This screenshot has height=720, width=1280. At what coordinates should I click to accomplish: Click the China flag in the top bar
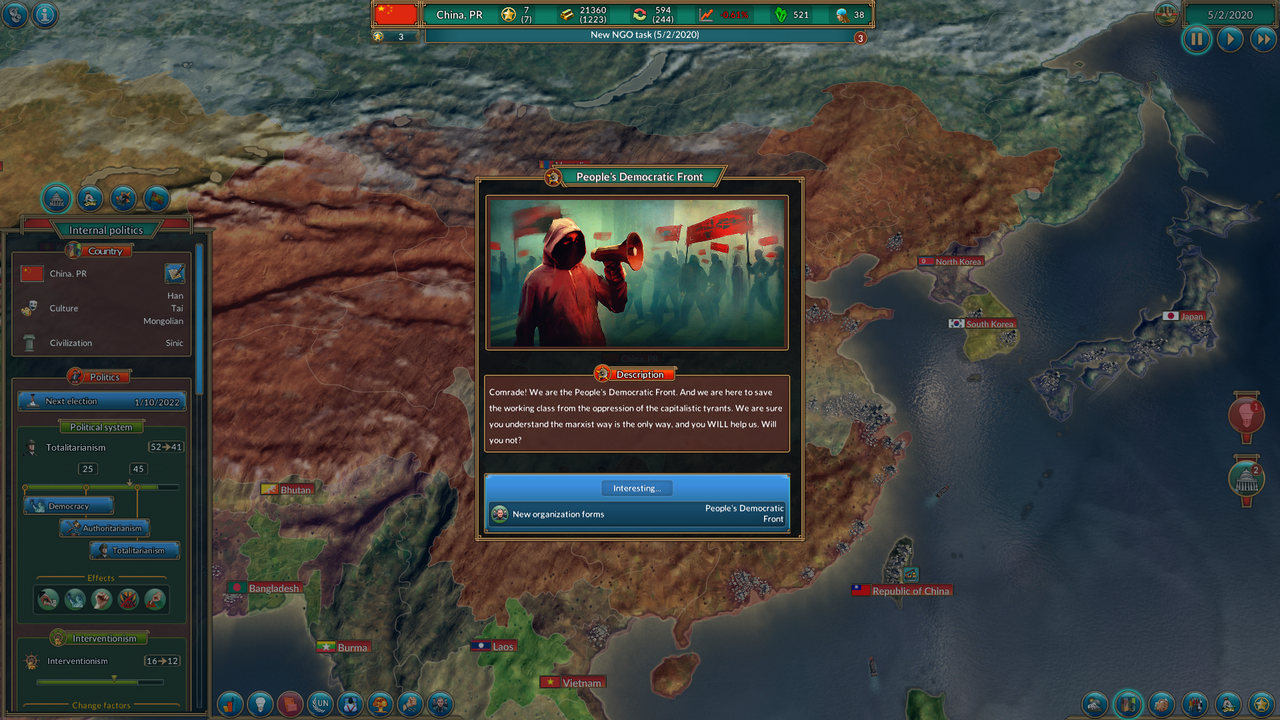394,14
